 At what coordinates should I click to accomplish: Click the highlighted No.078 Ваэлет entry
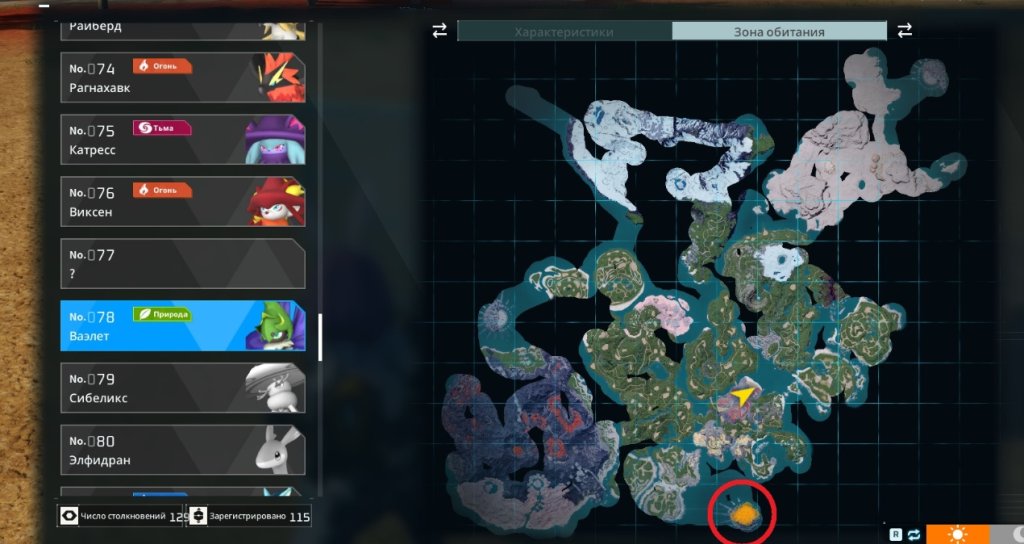pos(182,326)
